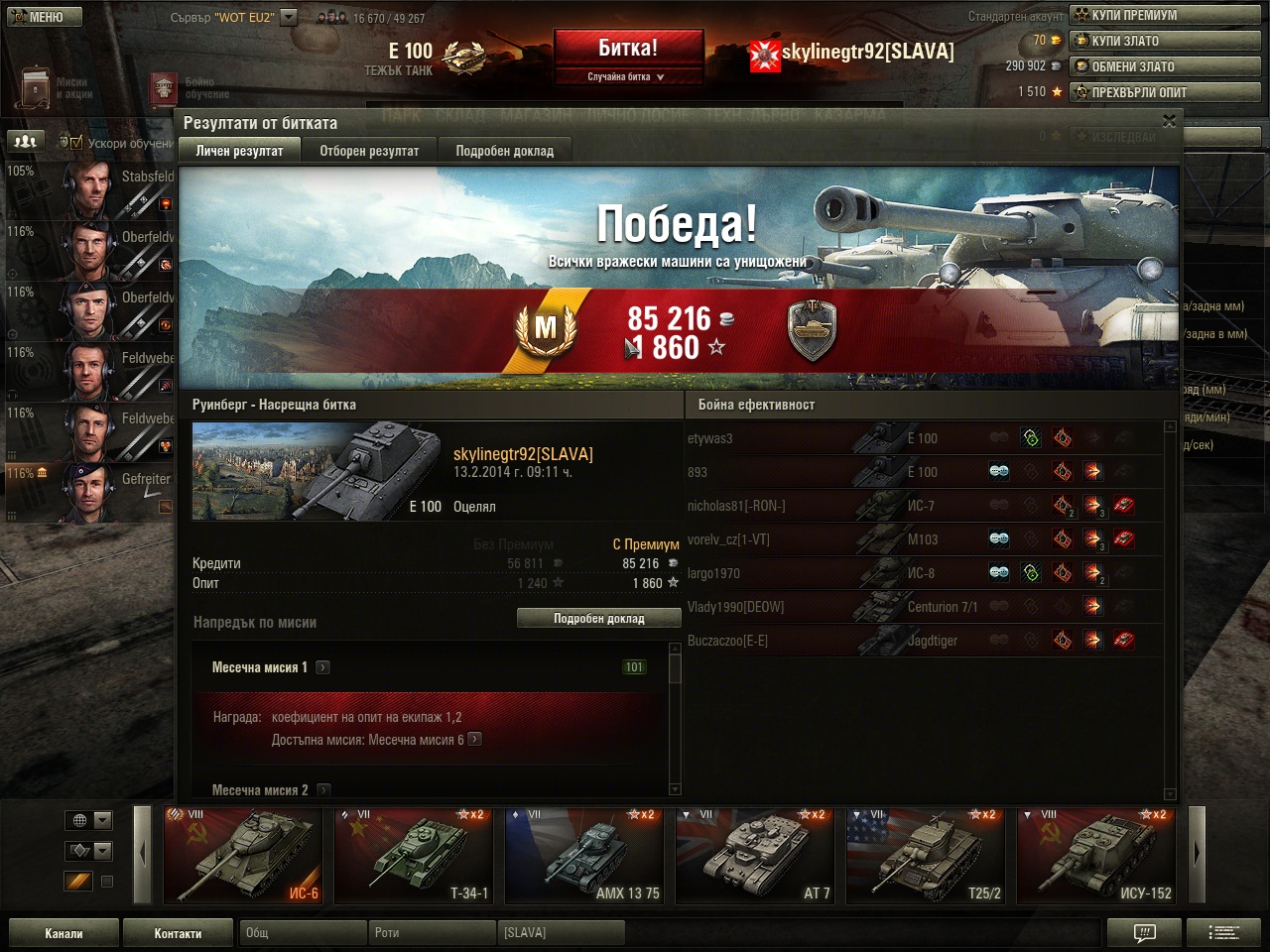
Task: Open the МЕНЮ main menu
Action: coord(42,16)
